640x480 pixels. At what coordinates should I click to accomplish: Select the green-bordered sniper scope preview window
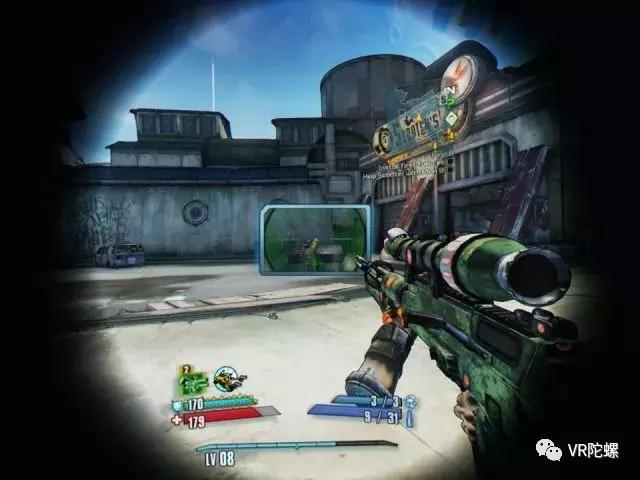pos(315,240)
